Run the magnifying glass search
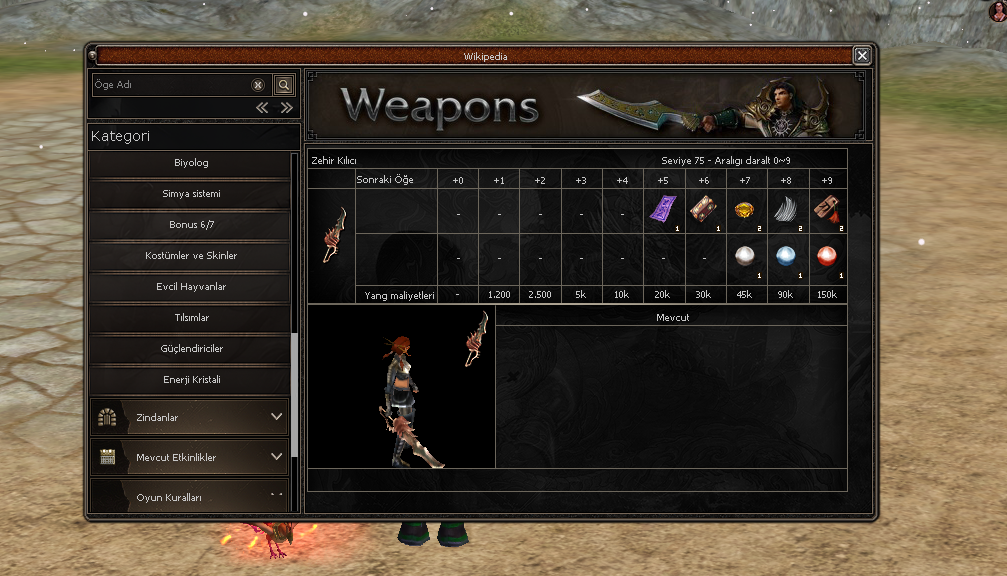Screen dimensions: 1007x576 pyautogui.click(x=284, y=85)
